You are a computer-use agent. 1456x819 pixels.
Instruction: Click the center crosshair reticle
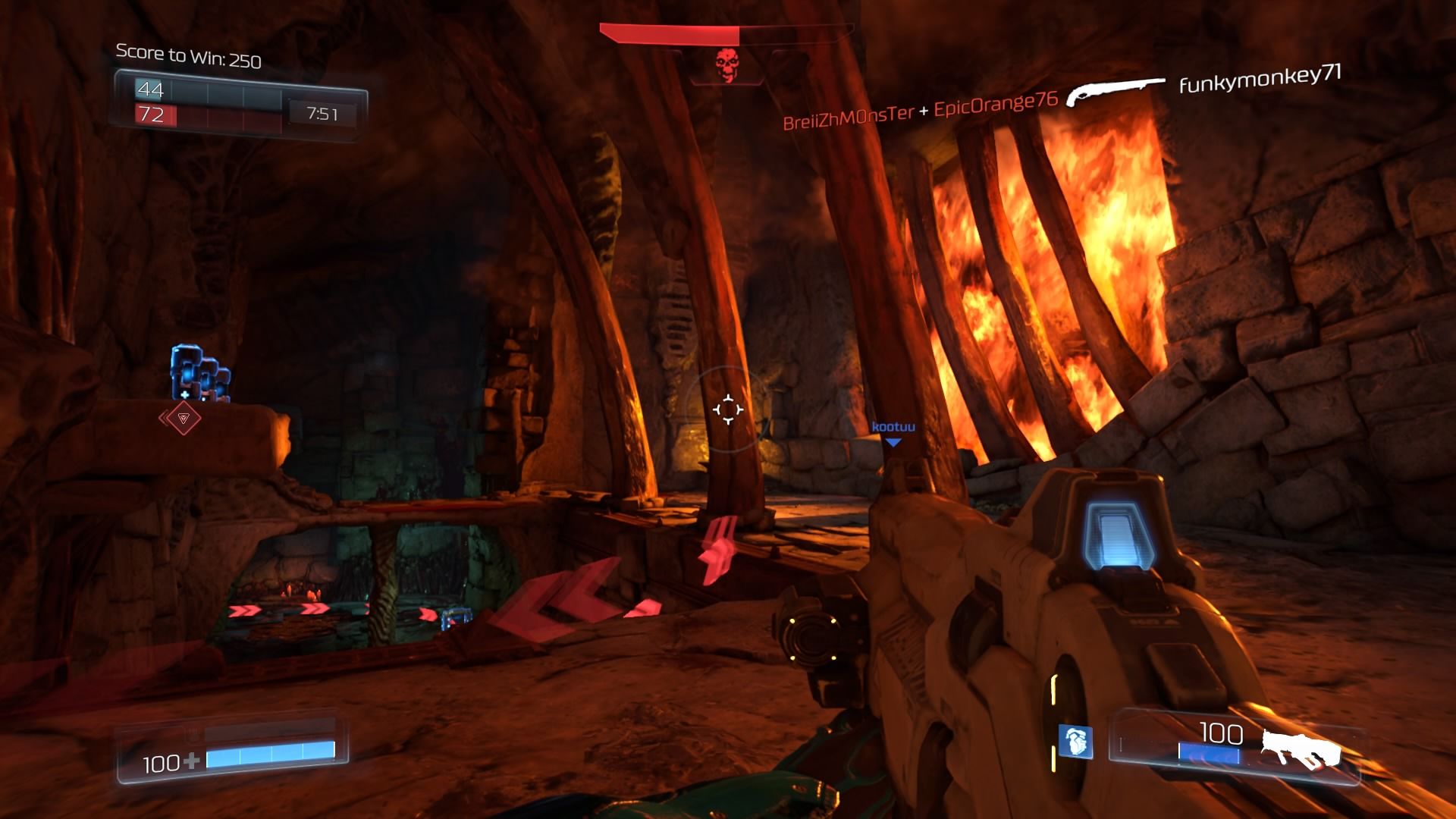click(x=728, y=409)
